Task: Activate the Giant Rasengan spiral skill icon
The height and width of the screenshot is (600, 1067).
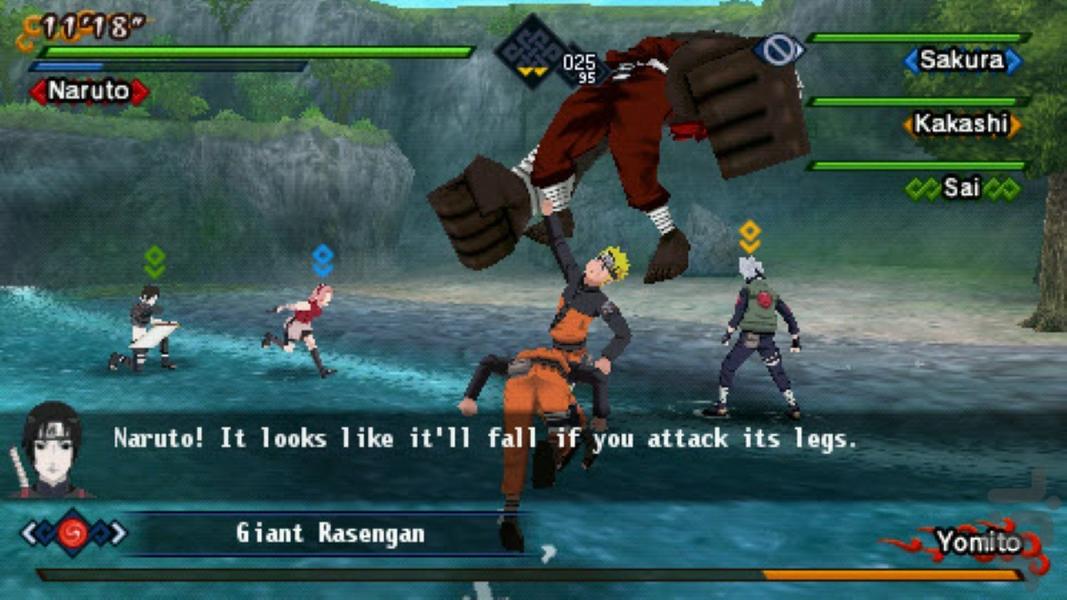Action: click(73, 533)
